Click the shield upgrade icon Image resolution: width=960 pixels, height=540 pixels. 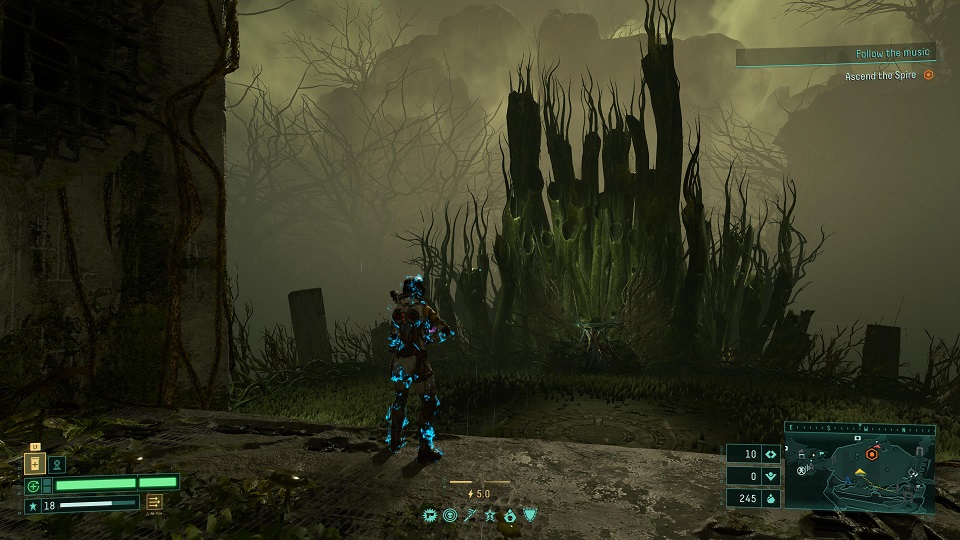[529, 515]
